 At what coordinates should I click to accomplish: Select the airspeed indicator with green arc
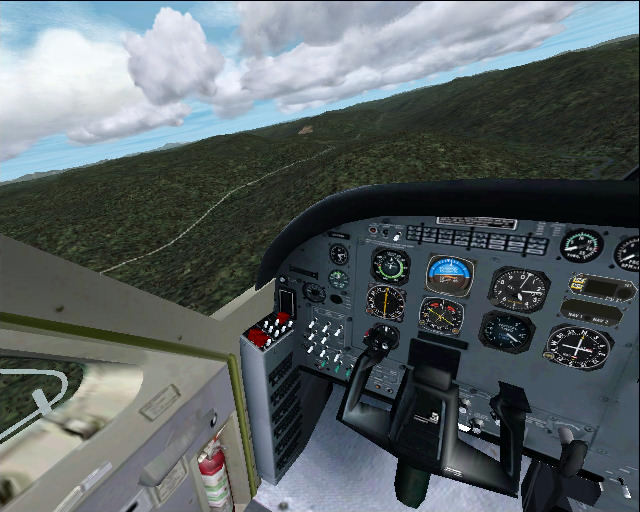[390, 265]
